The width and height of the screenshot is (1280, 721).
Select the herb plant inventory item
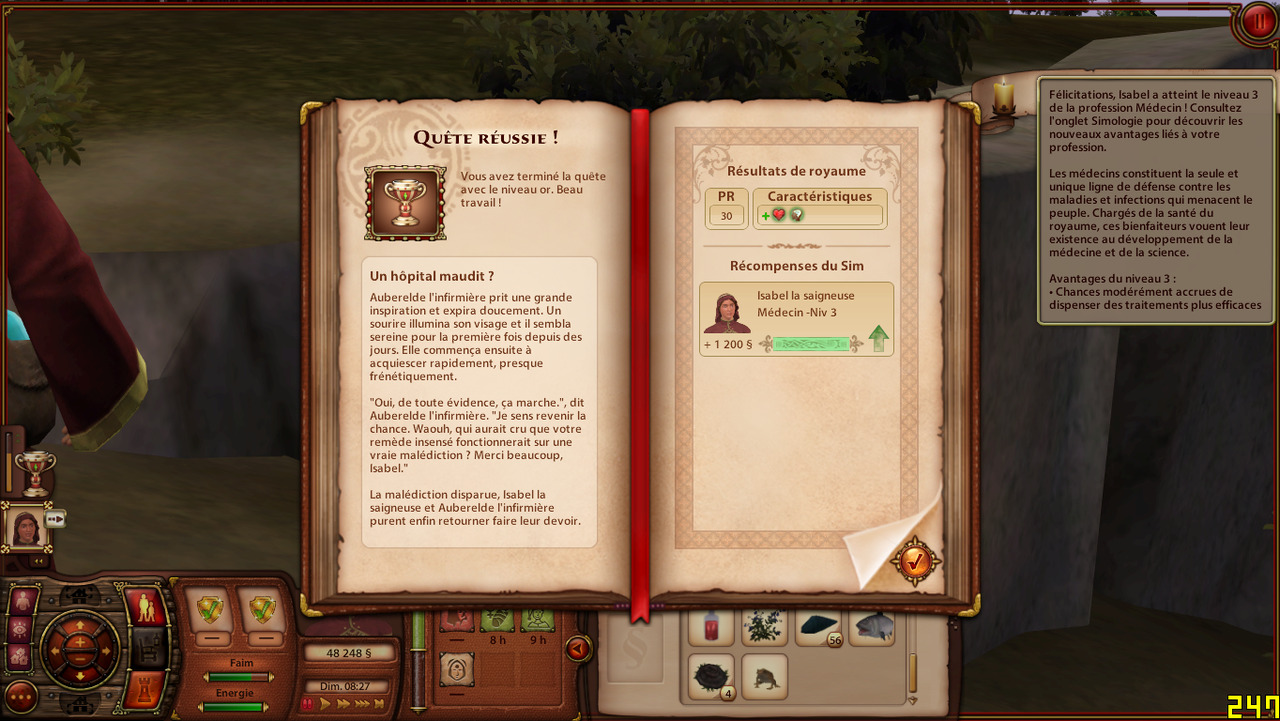point(764,627)
